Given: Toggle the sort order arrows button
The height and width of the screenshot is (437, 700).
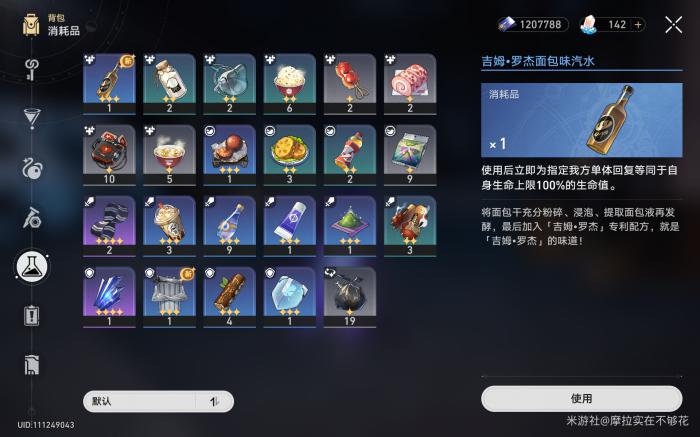Looking at the screenshot, I should click(x=214, y=401).
